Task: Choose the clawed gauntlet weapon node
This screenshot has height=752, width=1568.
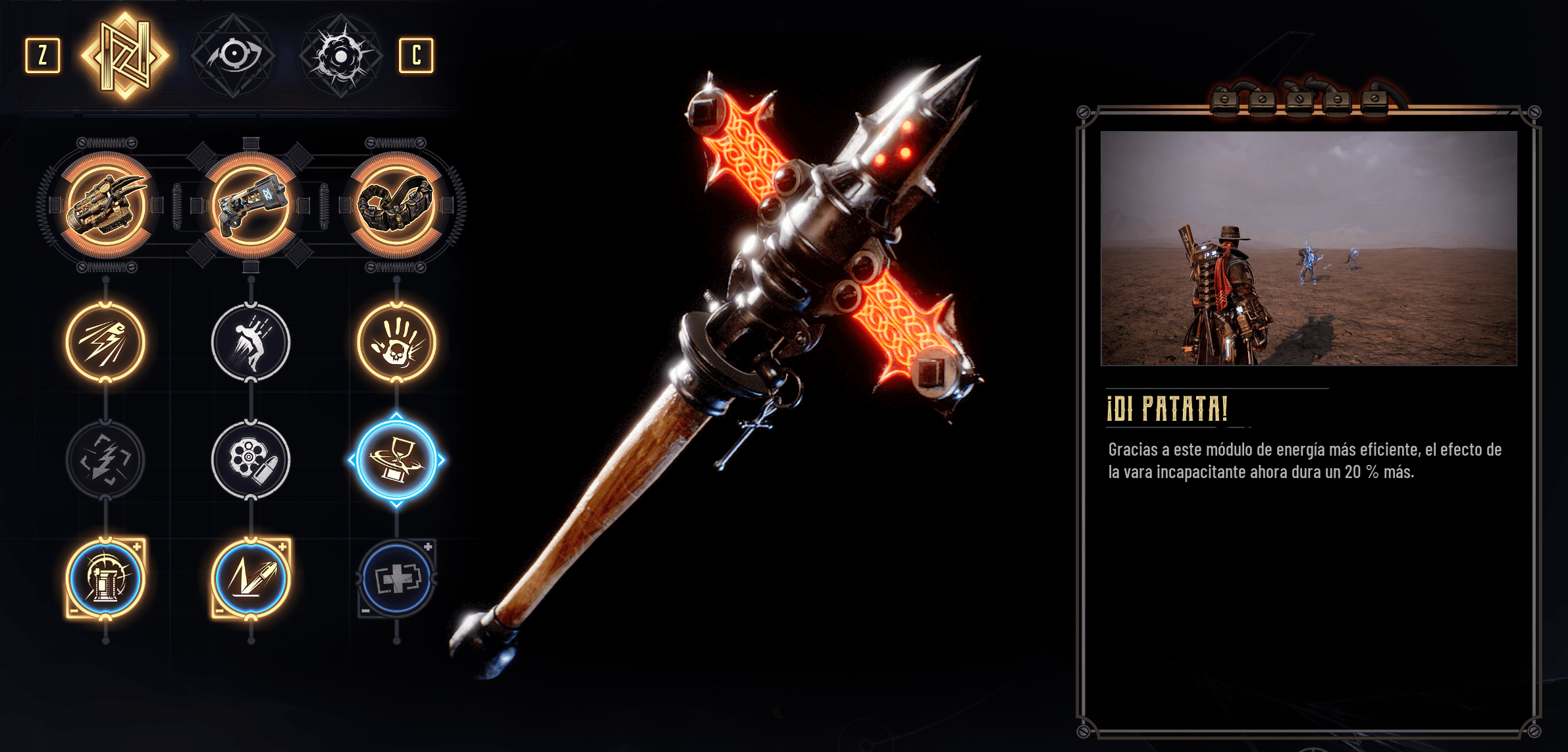Action: coord(105,205)
